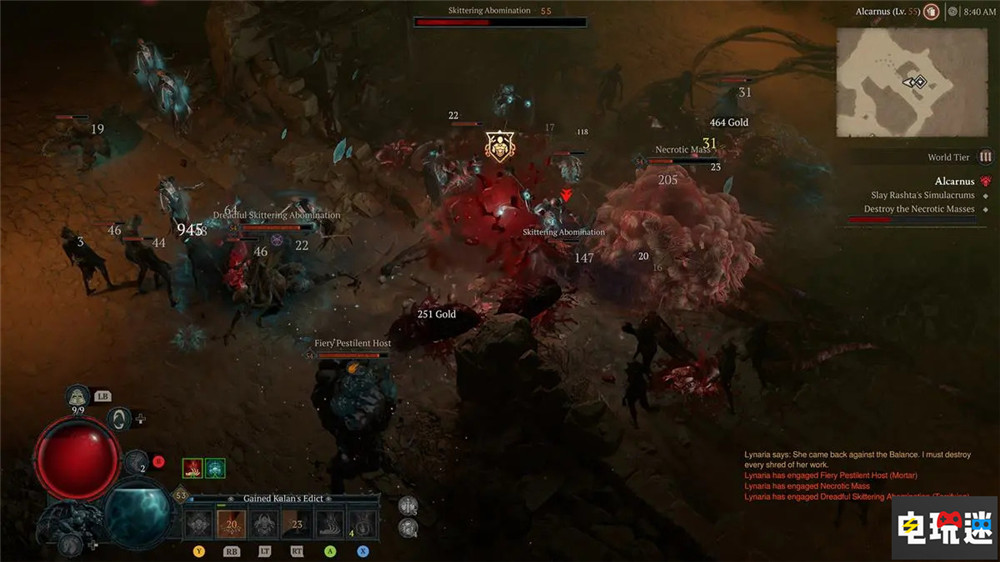Screen dimensions: 1000x562
Task: Activate the skill showing 23 cooldown
Action: [297, 523]
